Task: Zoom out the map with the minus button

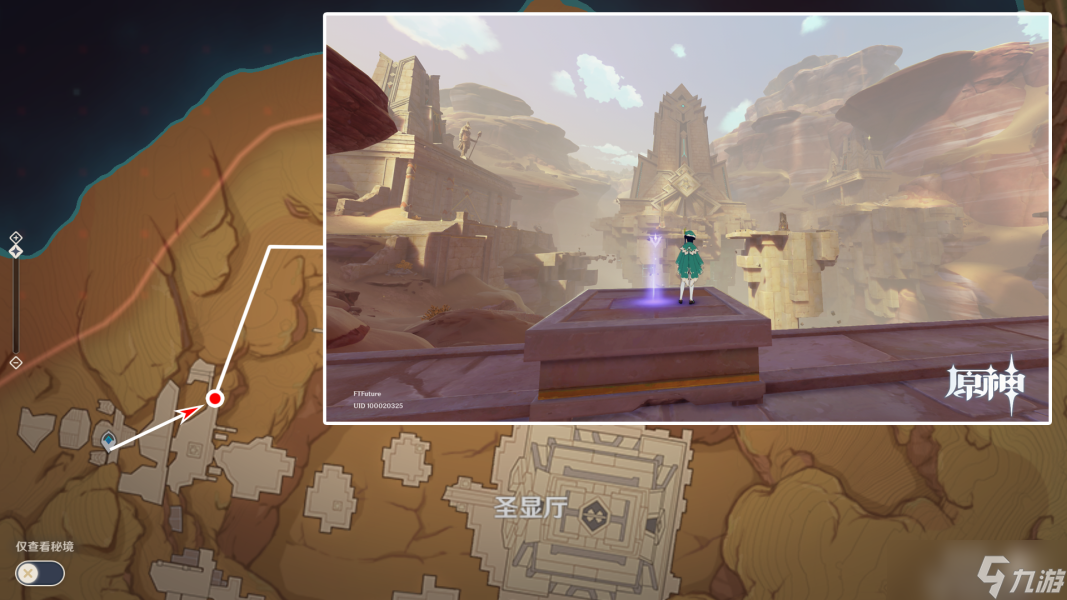Action: pos(16,362)
